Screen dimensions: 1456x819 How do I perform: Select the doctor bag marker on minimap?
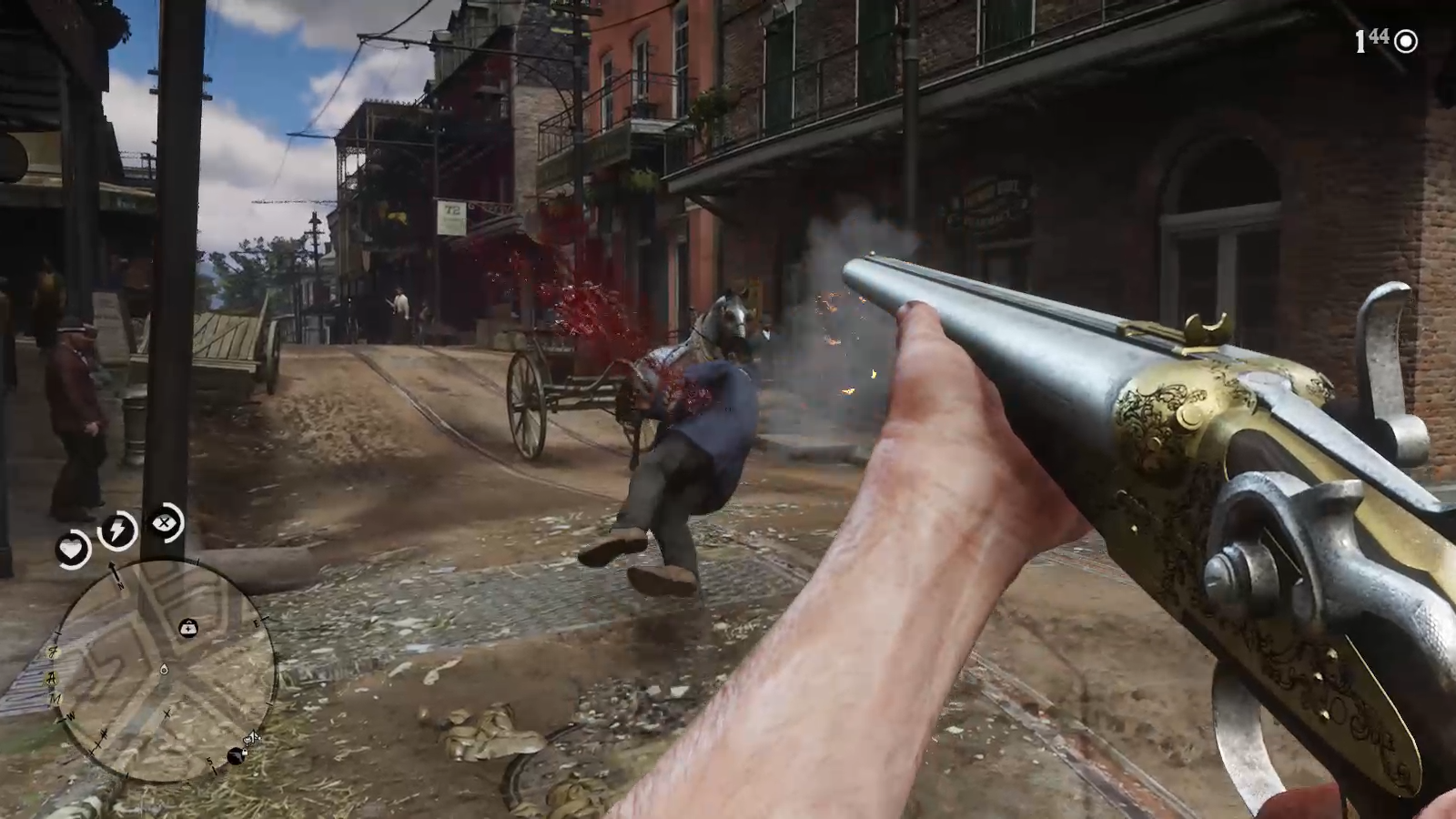[x=188, y=628]
